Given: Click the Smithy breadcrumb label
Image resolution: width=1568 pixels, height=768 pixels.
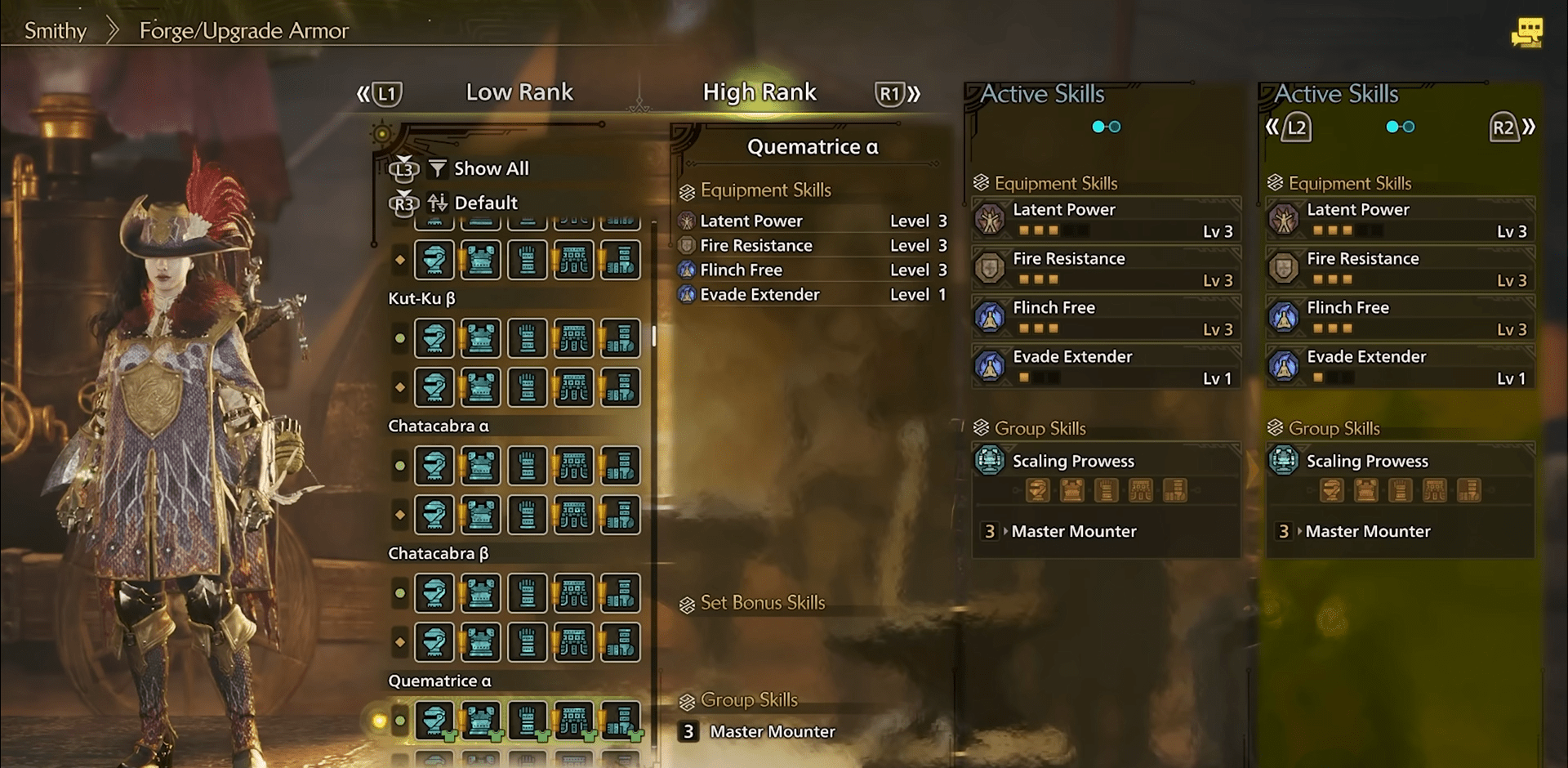Looking at the screenshot, I should (x=54, y=30).
